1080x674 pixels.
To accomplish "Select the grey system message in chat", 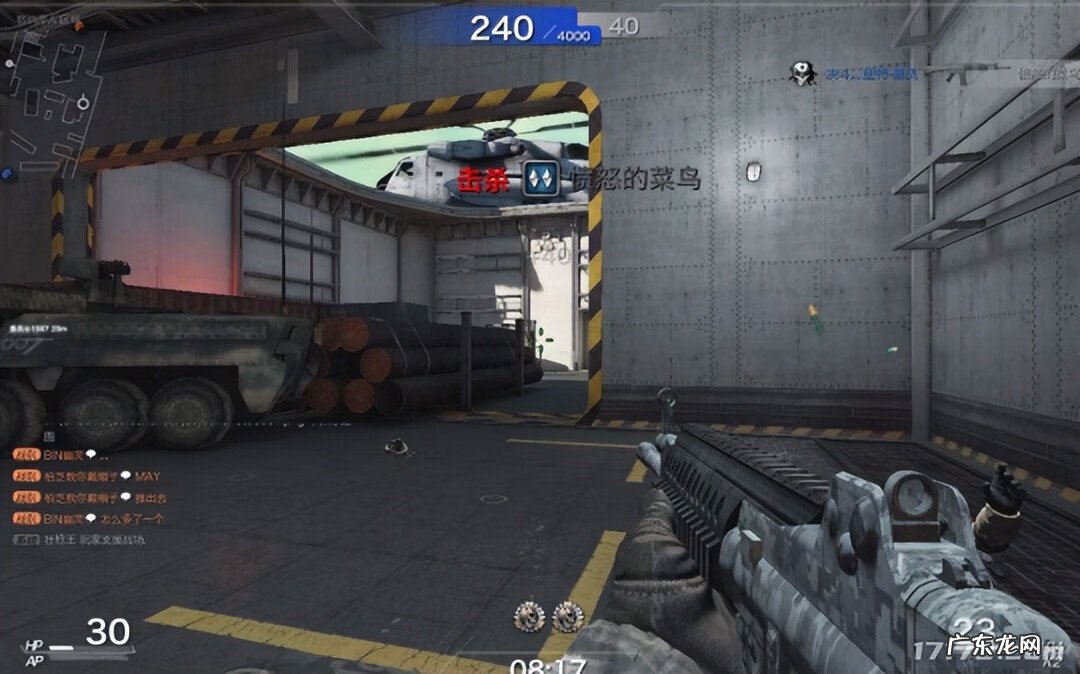I will 80,539.
